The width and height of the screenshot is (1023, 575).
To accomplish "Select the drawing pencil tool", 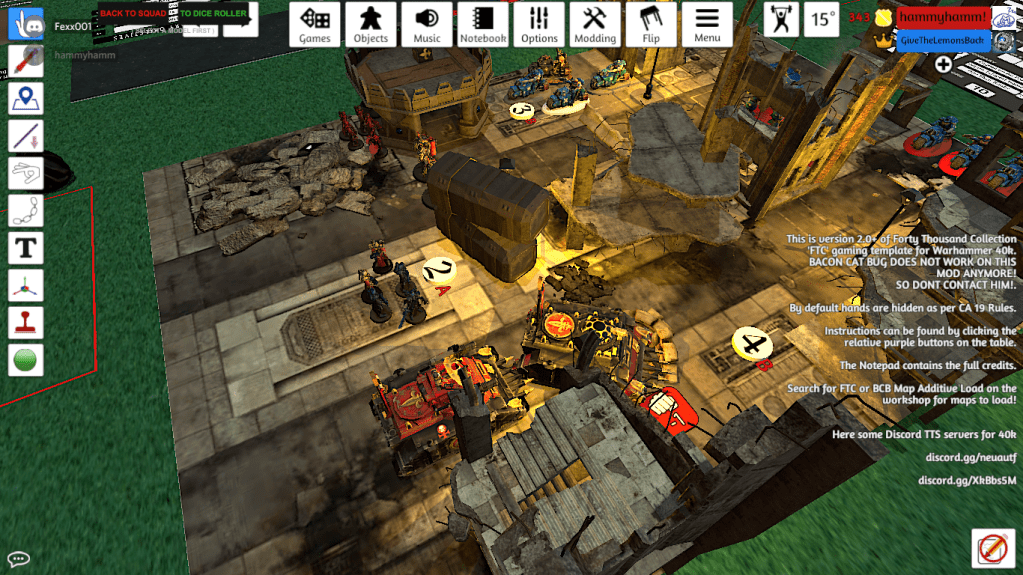I will (25, 61).
